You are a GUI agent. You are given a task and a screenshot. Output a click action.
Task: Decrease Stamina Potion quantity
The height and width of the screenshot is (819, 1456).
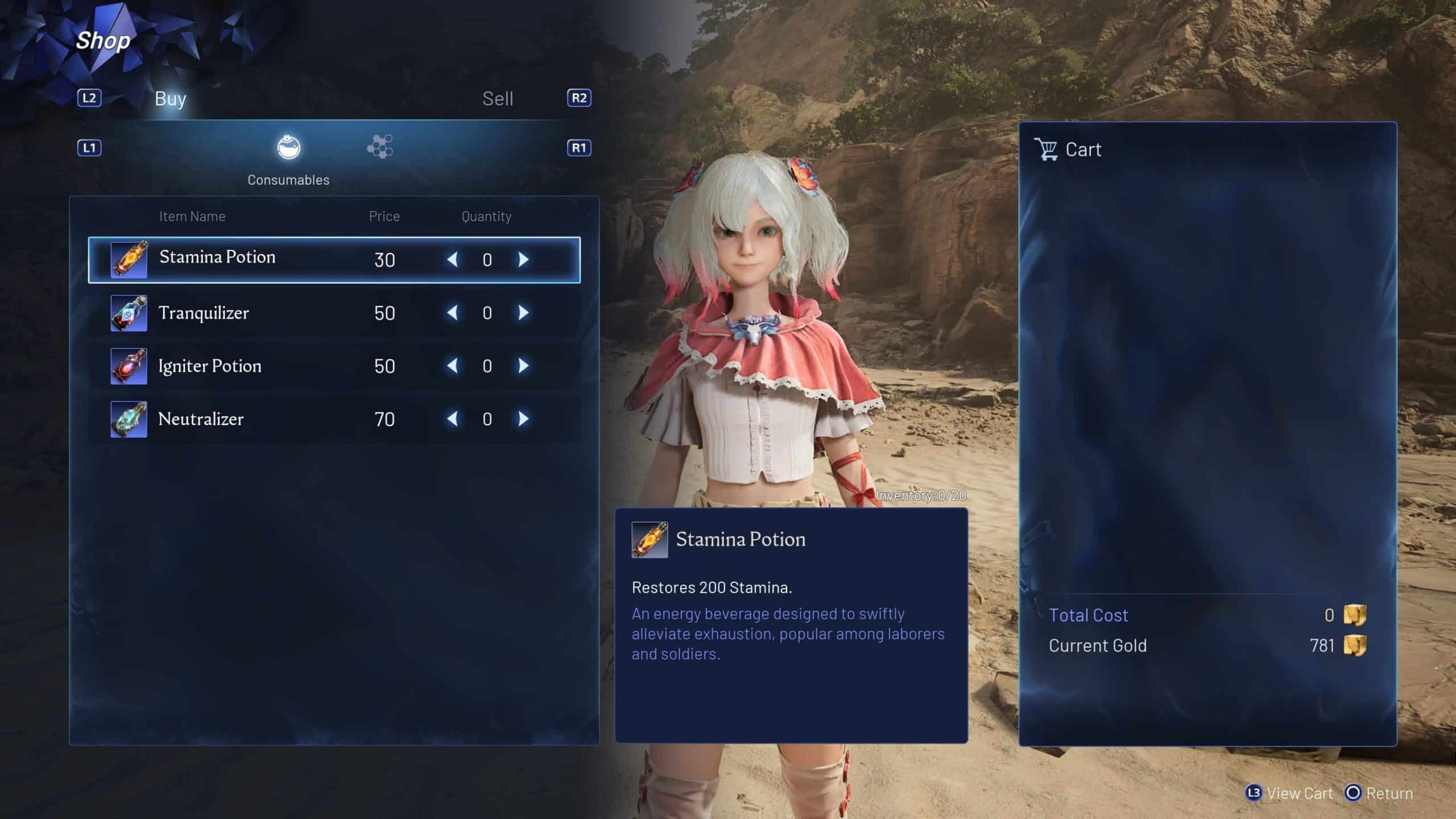(452, 259)
